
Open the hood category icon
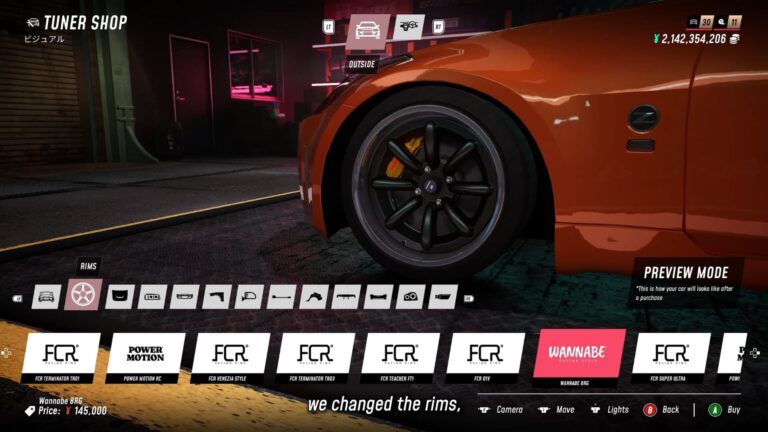point(120,296)
